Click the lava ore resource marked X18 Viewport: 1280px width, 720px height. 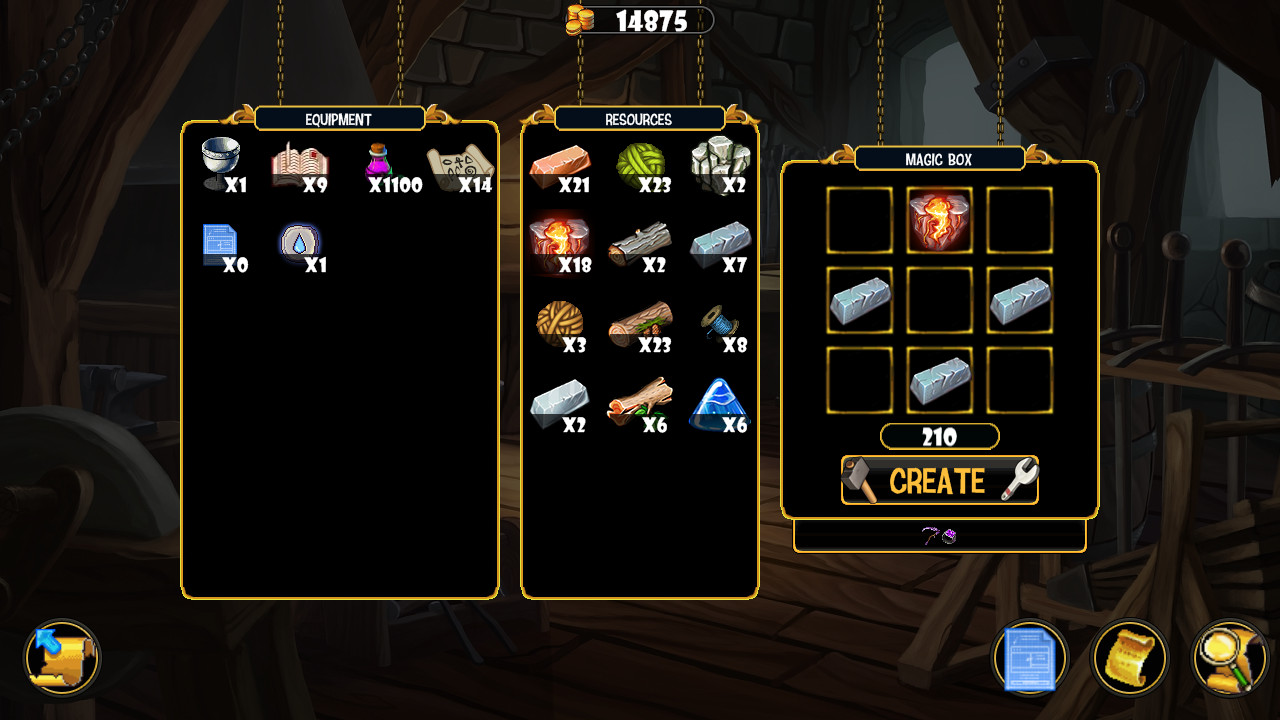coord(561,240)
